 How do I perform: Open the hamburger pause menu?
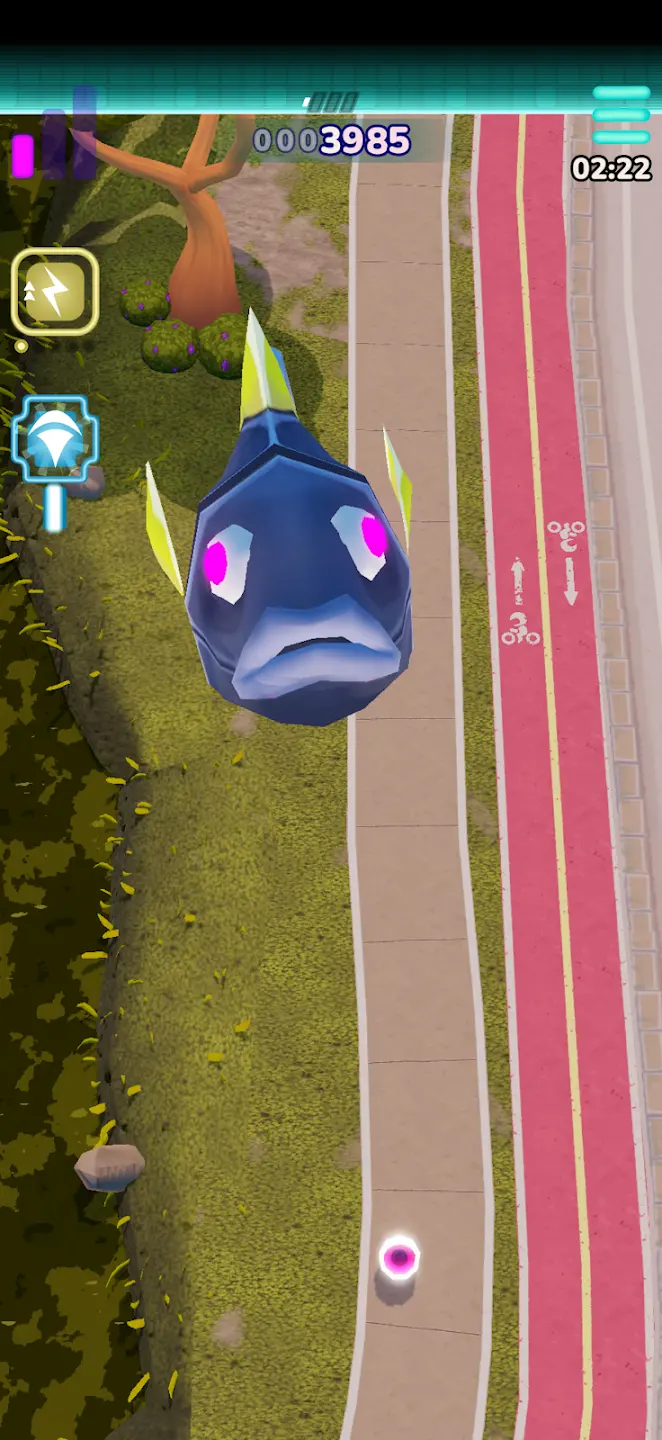tap(621, 115)
